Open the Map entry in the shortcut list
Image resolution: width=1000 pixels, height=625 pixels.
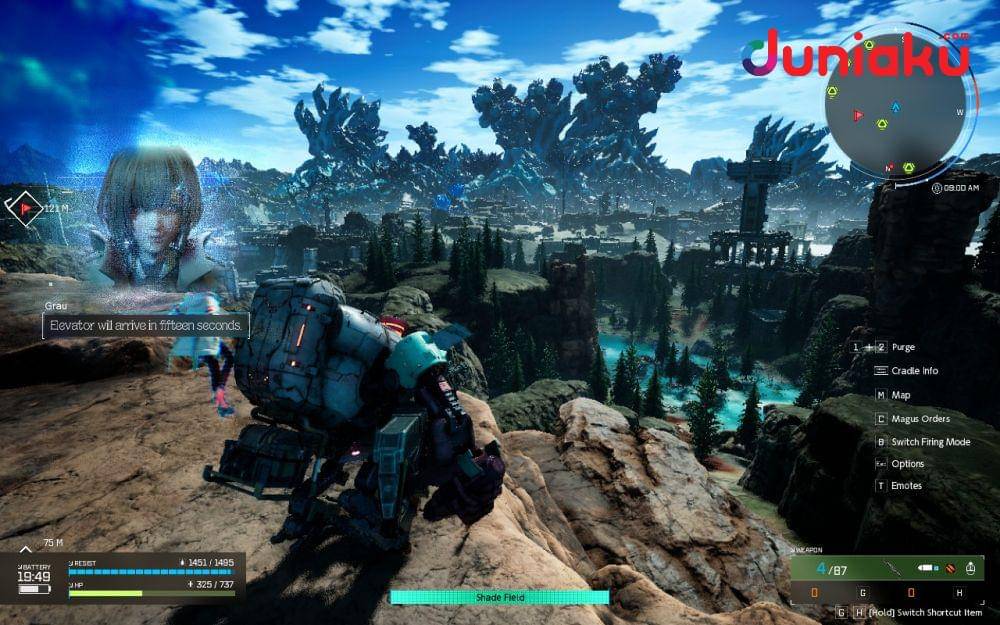pos(900,395)
